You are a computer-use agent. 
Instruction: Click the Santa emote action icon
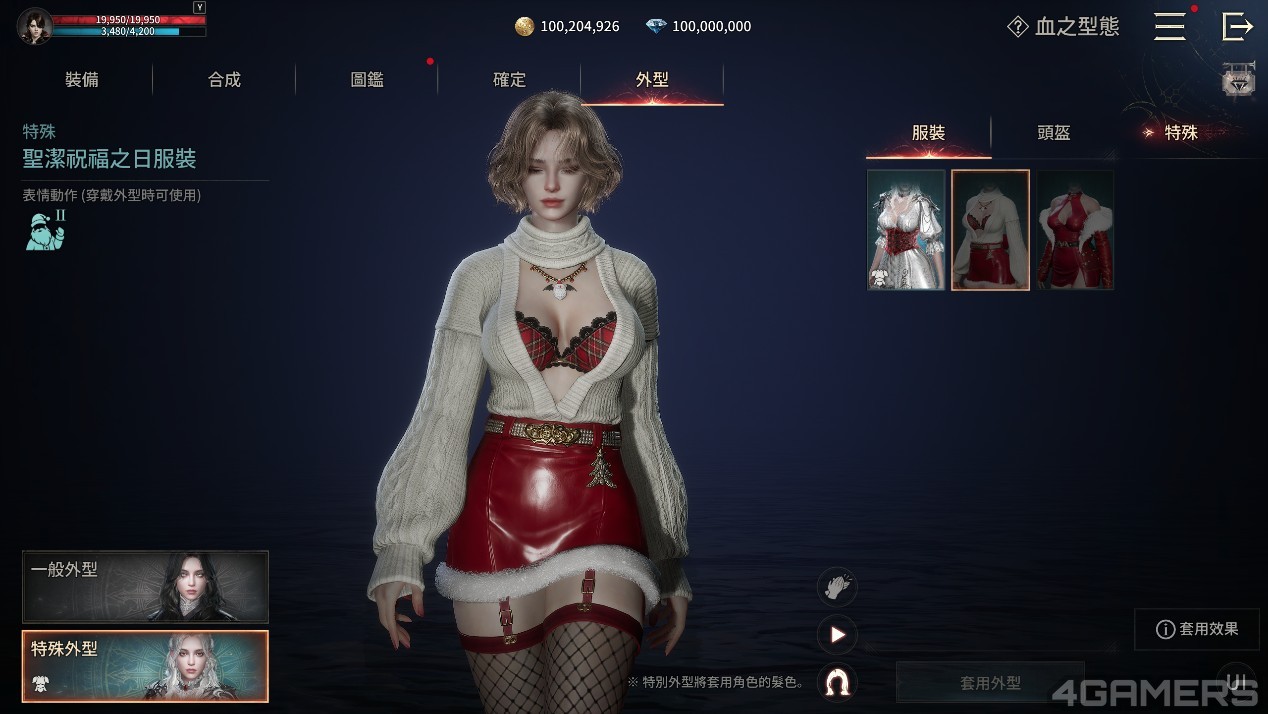pyautogui.click(x=45, y=230)
